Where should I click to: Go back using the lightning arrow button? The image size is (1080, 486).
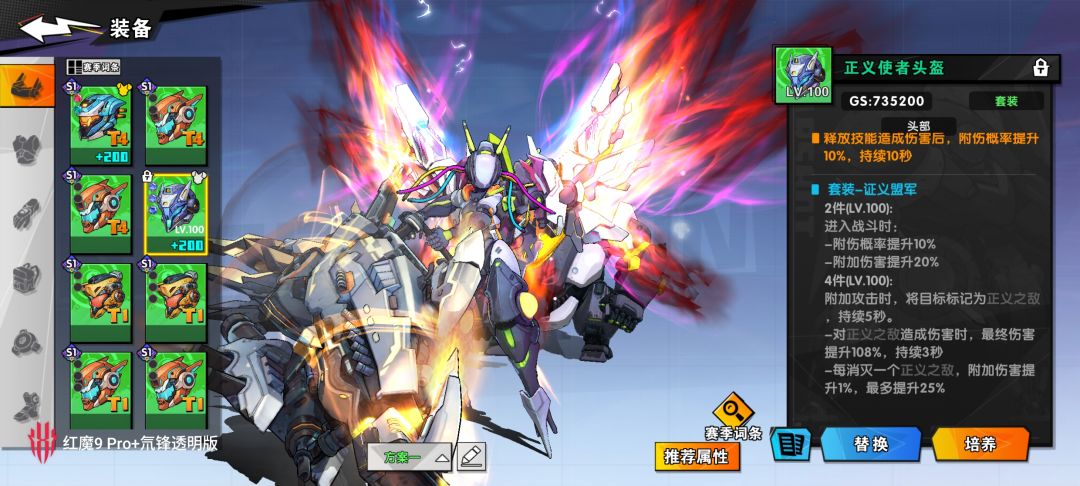(x=60, y=28)
